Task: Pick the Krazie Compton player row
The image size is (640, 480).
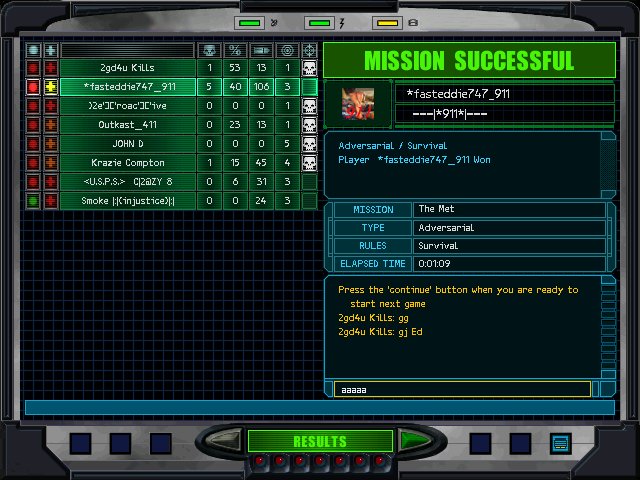Action: [126, 163]
